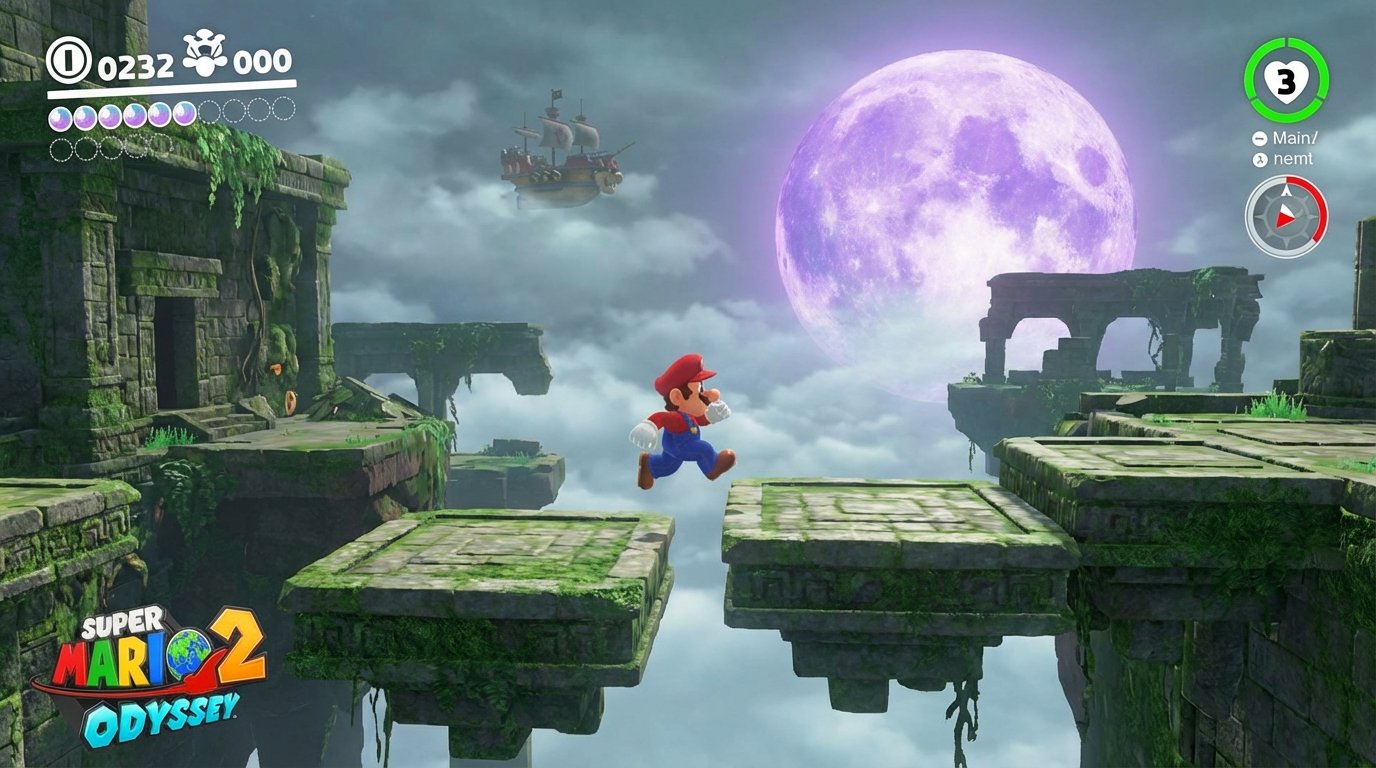1376x768 pixels.
Task: Click the nemt label text
Action: 1294,158
